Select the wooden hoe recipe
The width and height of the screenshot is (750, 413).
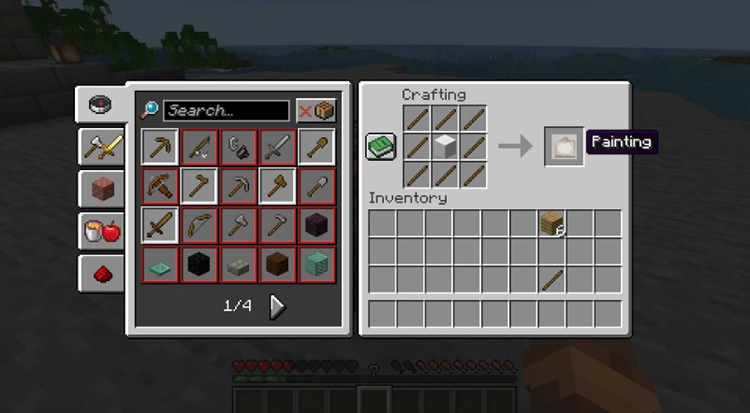[198, 186]
